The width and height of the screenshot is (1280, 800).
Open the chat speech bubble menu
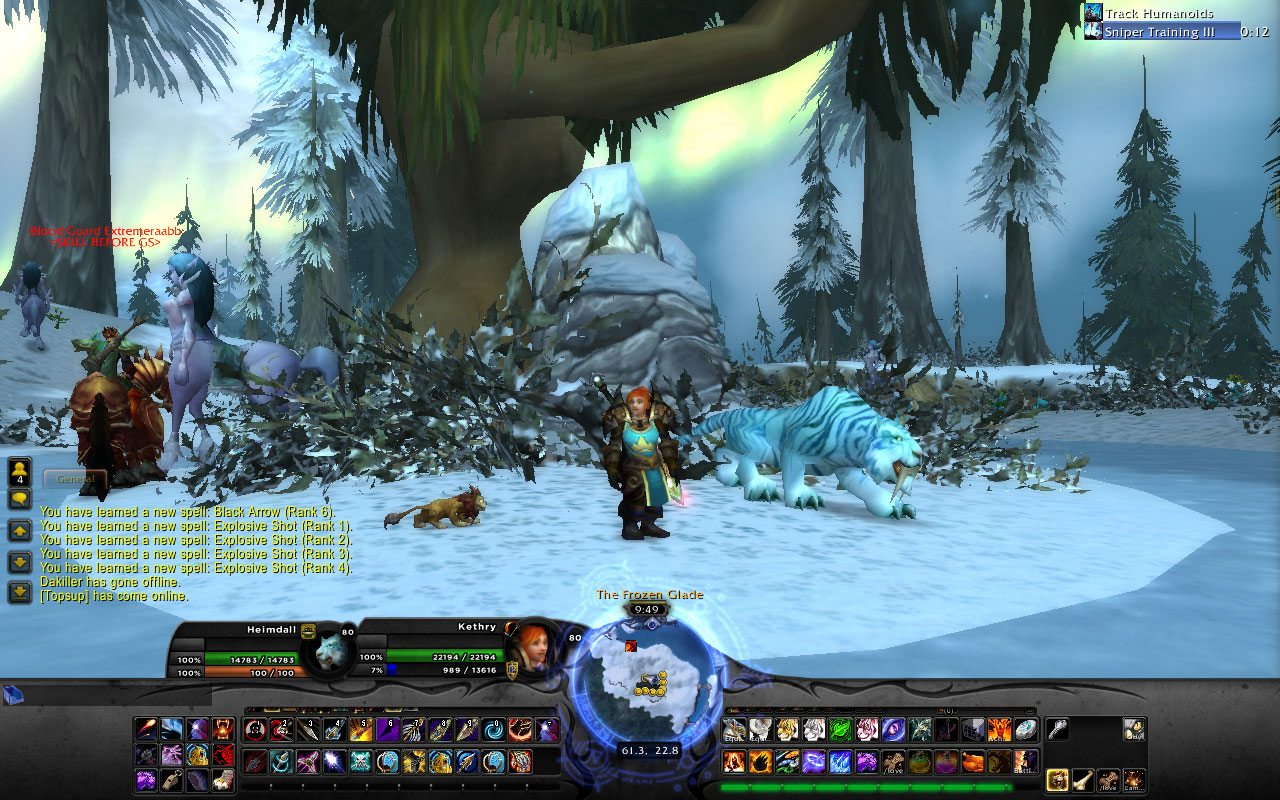(20, 498)
